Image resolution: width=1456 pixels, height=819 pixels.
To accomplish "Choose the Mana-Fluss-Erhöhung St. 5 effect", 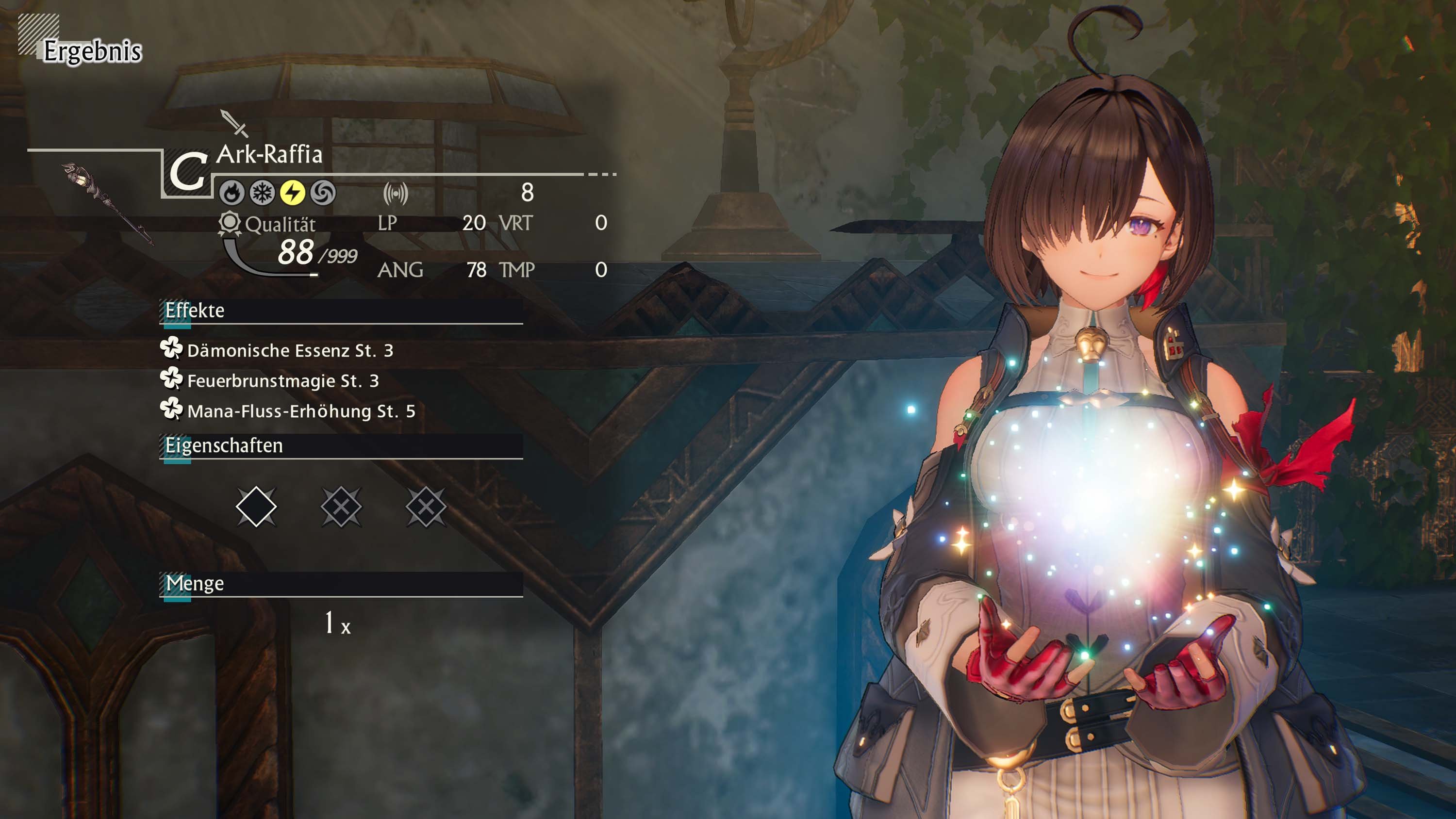I will coord(301,411).
